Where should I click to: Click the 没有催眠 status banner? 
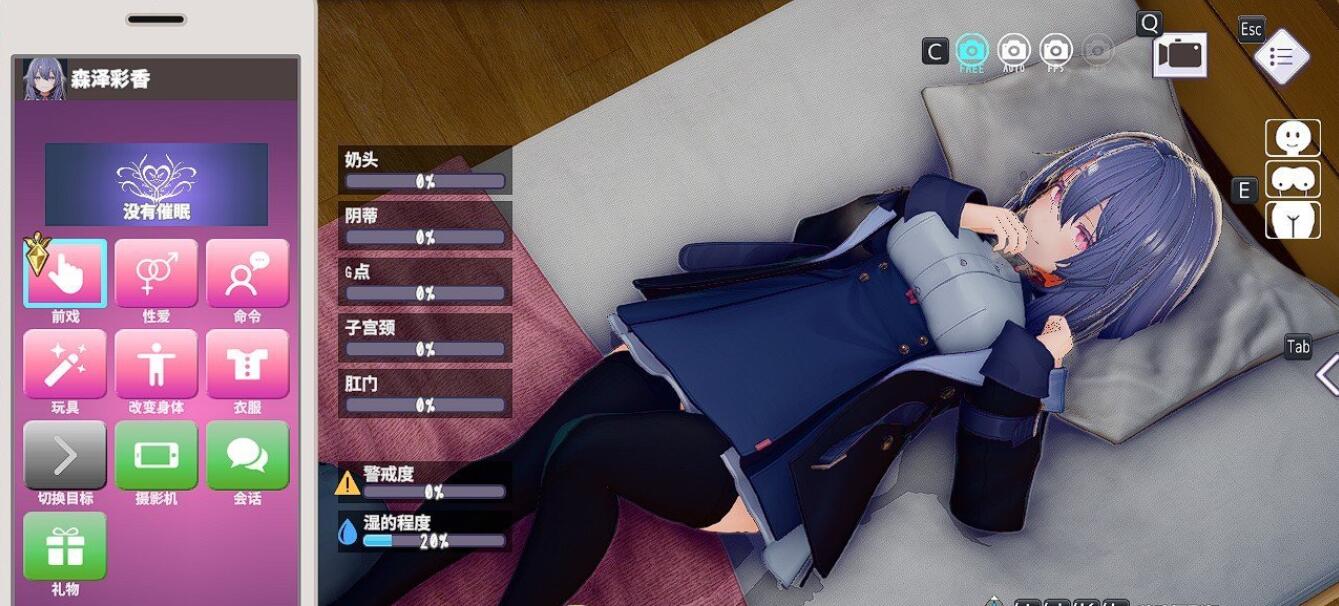(156, 184)
